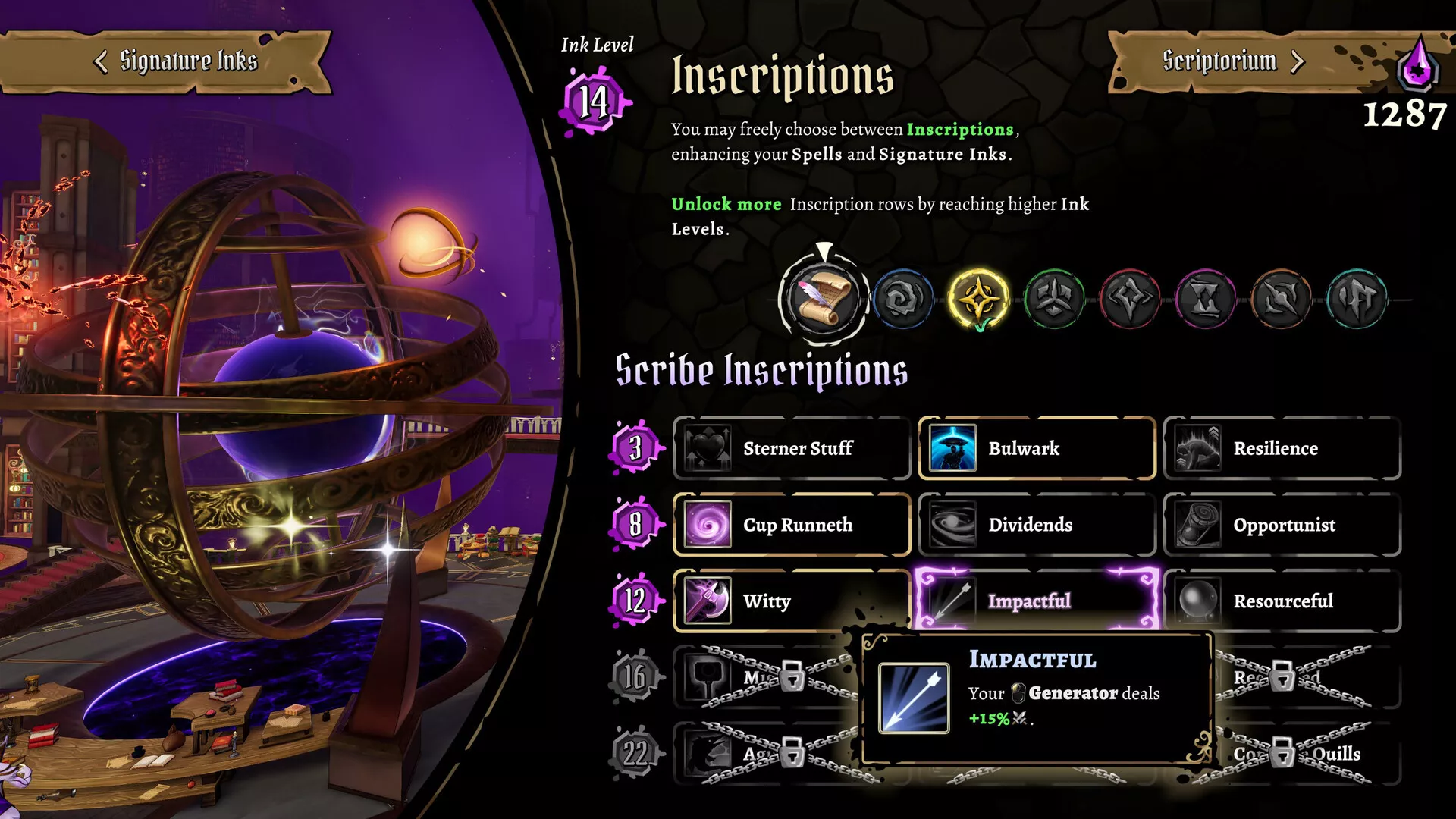This screenshot has width=1456, height=819.
Task: Choose the yellow star rune tab
Action: (978, 299)
